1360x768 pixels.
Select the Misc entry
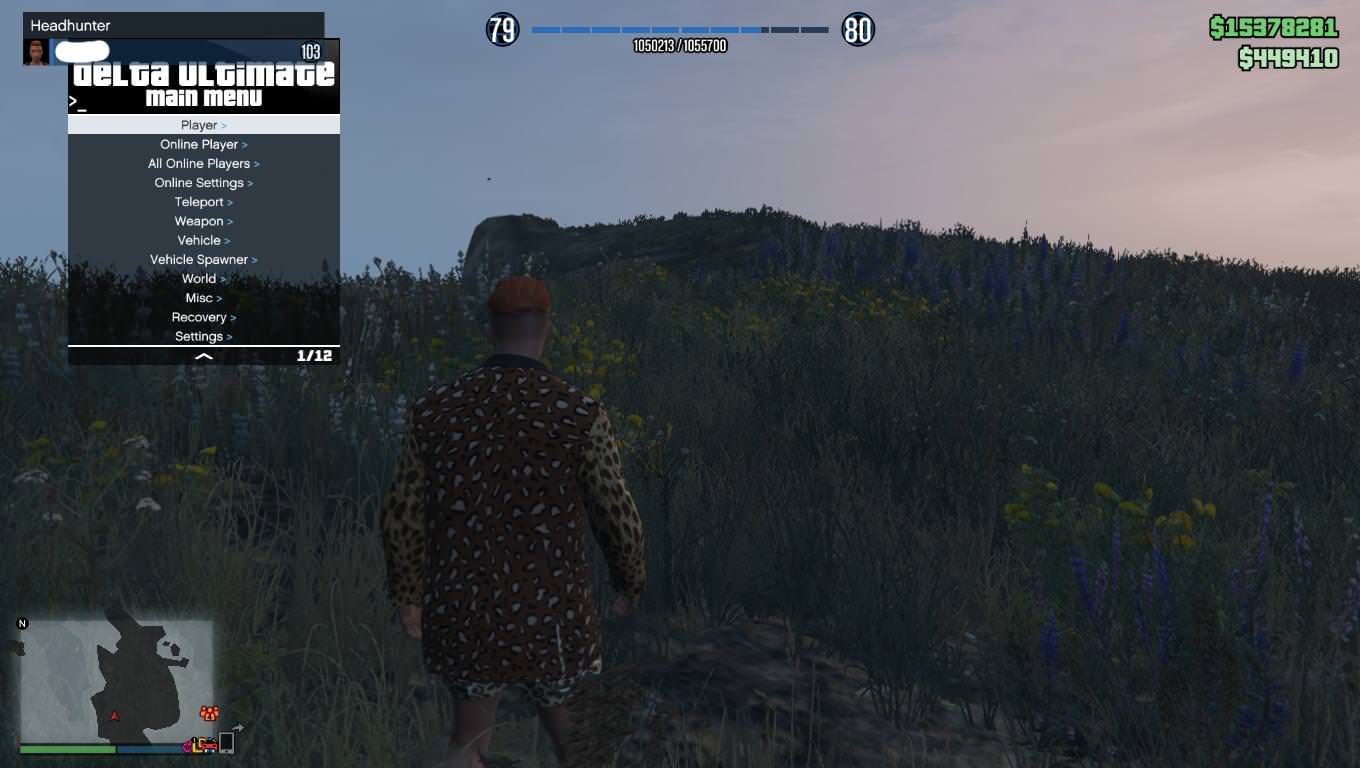tap(203, 298)
